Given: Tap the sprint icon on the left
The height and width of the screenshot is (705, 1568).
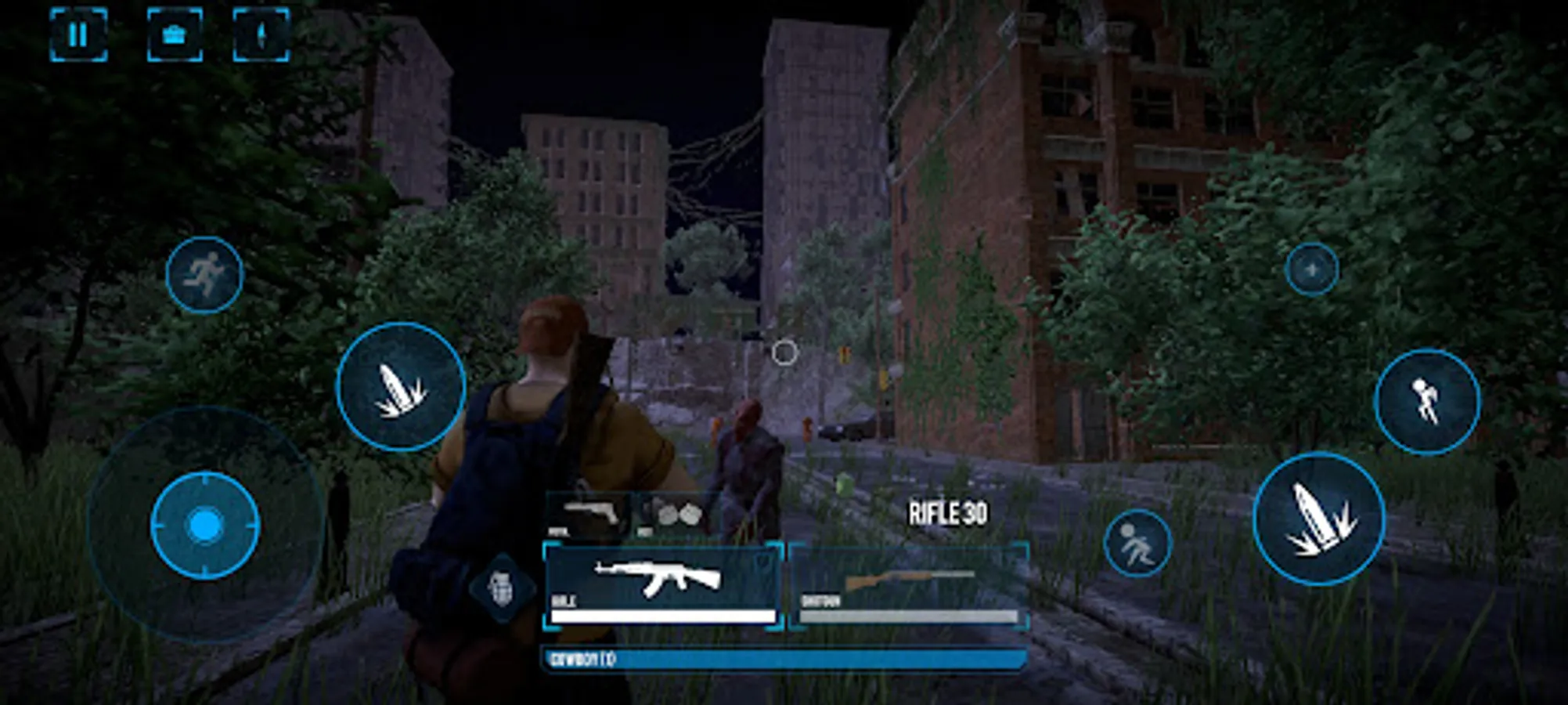Looking at the screenshot, I should pyautogui.click(x=205, y=274).
